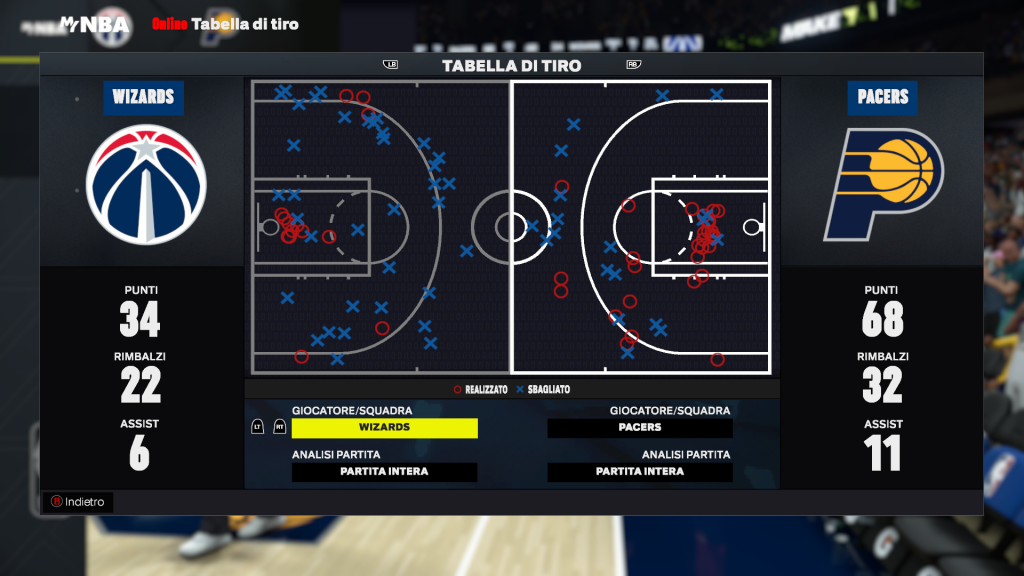The height and width of the screenshot is (576, 1024).
Task: Select the Indiana Pacers logo
Action: click(x=883, y=185)
